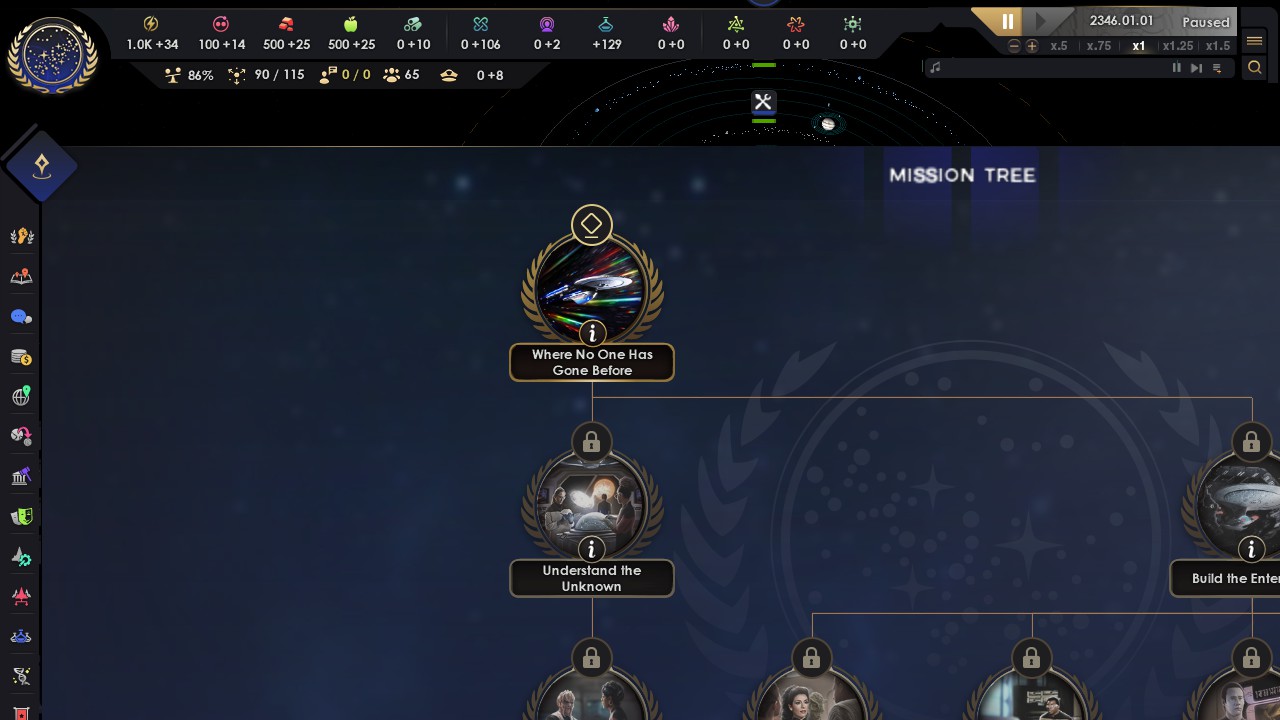This screenshot has width=1280, height=720.
Task: Unpause the game with the pause toggle
Action: coord(1007,21)
